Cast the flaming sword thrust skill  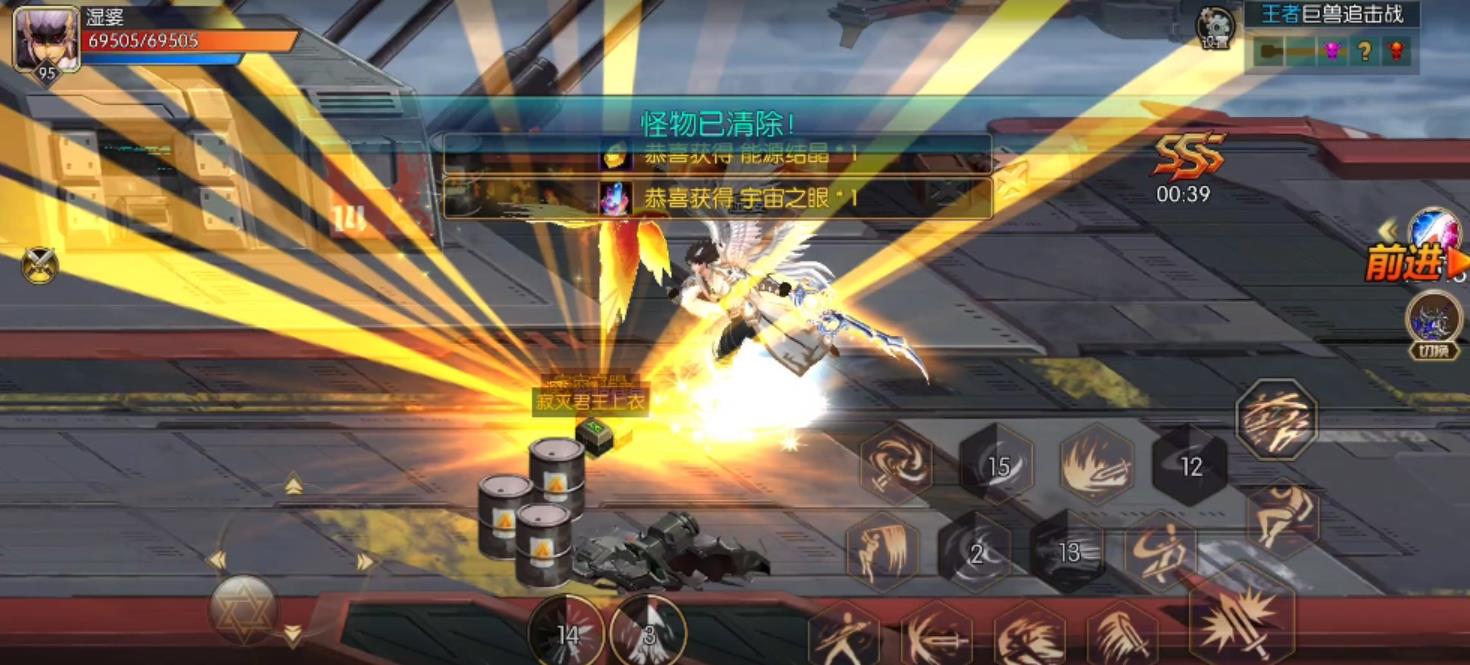point(1096,463)
